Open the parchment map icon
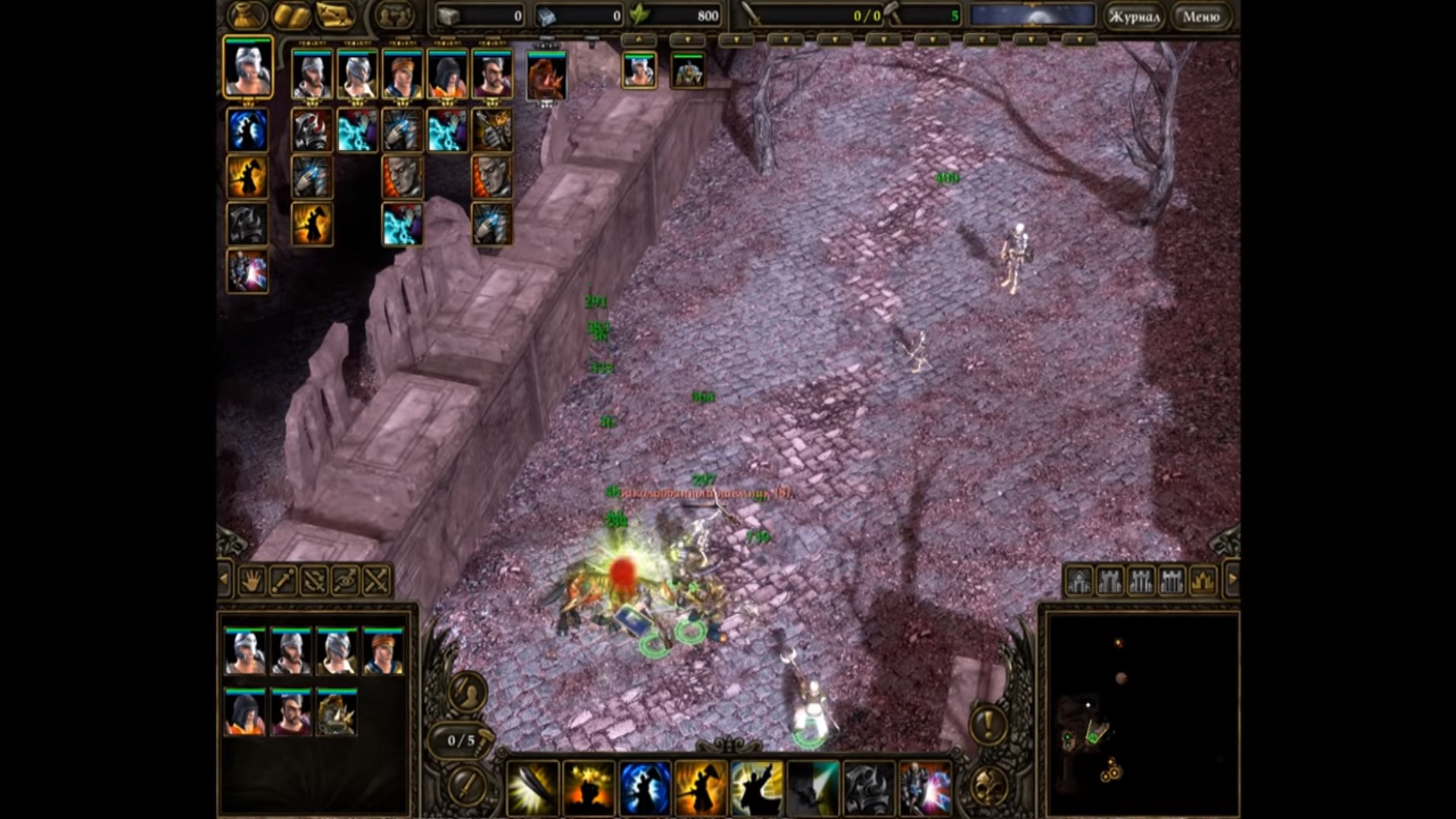This screenshot has width=1456, height=819. pos(336,15)
